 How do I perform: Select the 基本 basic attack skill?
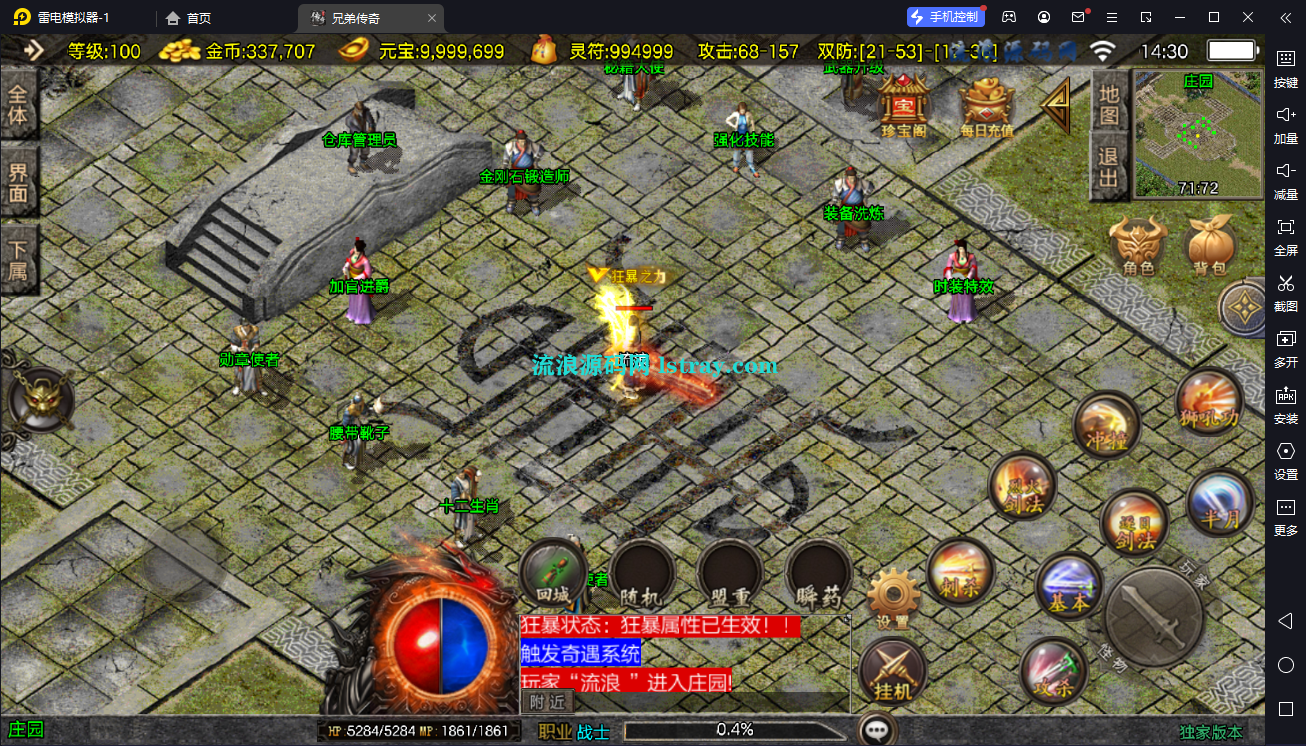(1068, 586)
